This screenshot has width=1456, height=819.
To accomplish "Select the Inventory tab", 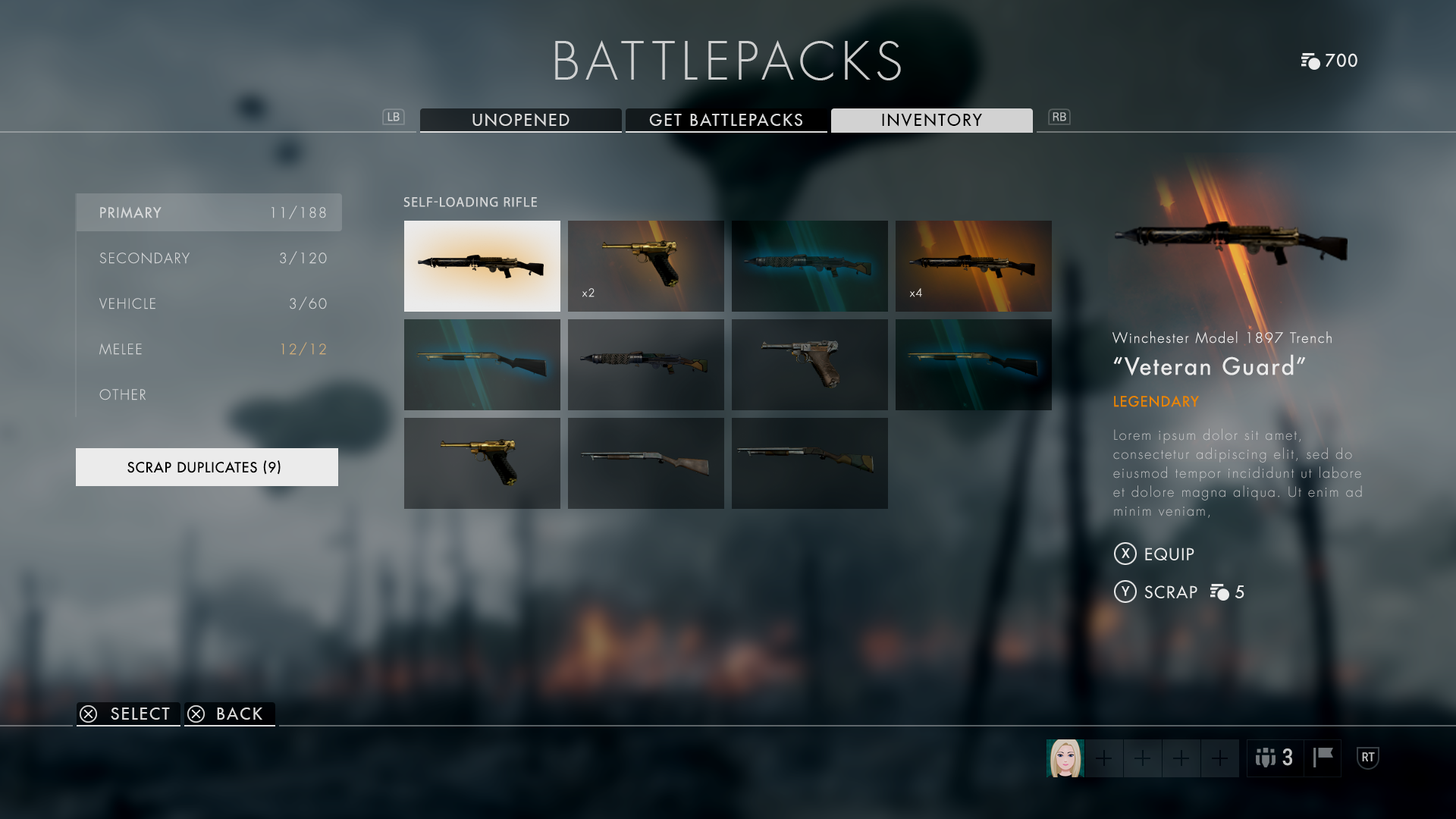I will [931, 120].
